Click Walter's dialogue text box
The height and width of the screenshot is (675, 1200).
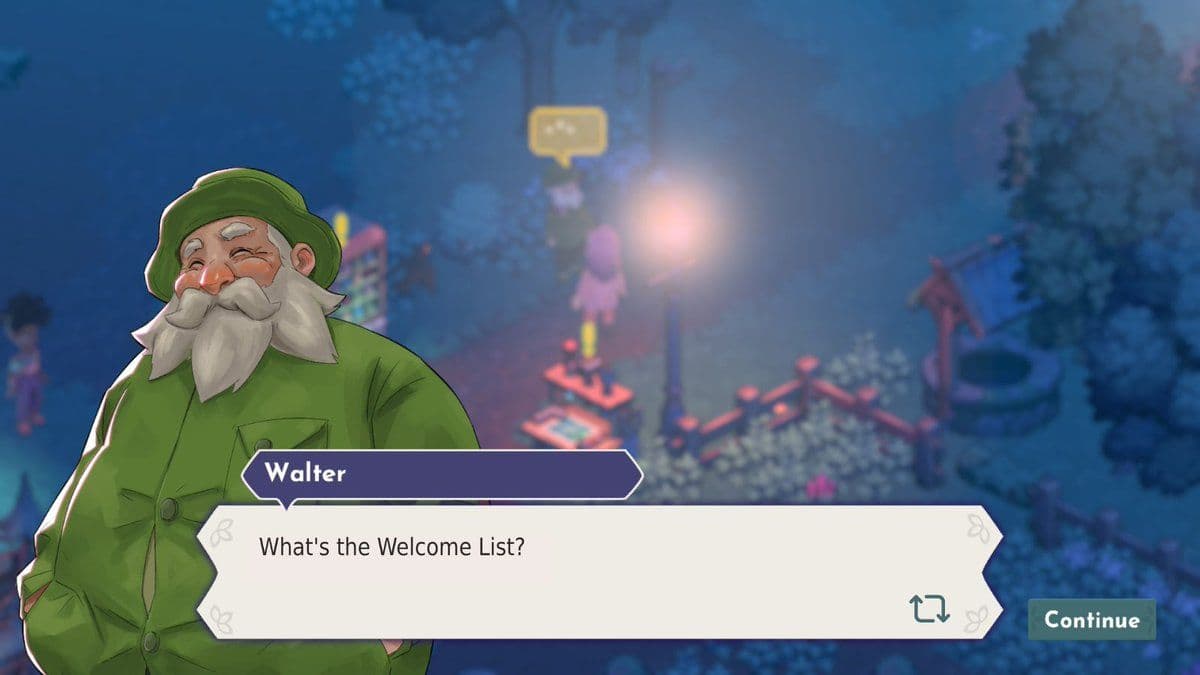(598, 570)
